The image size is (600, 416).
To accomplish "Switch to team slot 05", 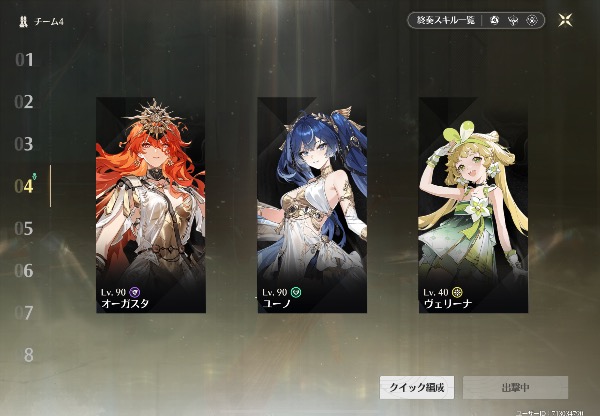I will pyautogui.click(x=25, y=228).
